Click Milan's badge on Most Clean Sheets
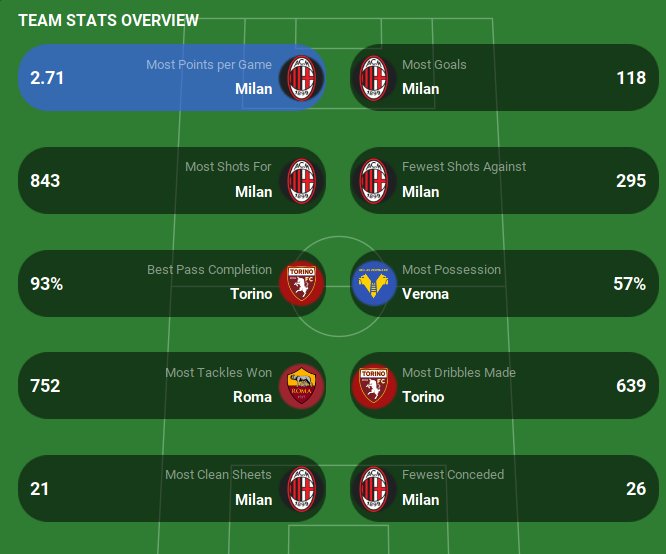Image resolution: width=666 pixels, height=554 pixels. 301,489
